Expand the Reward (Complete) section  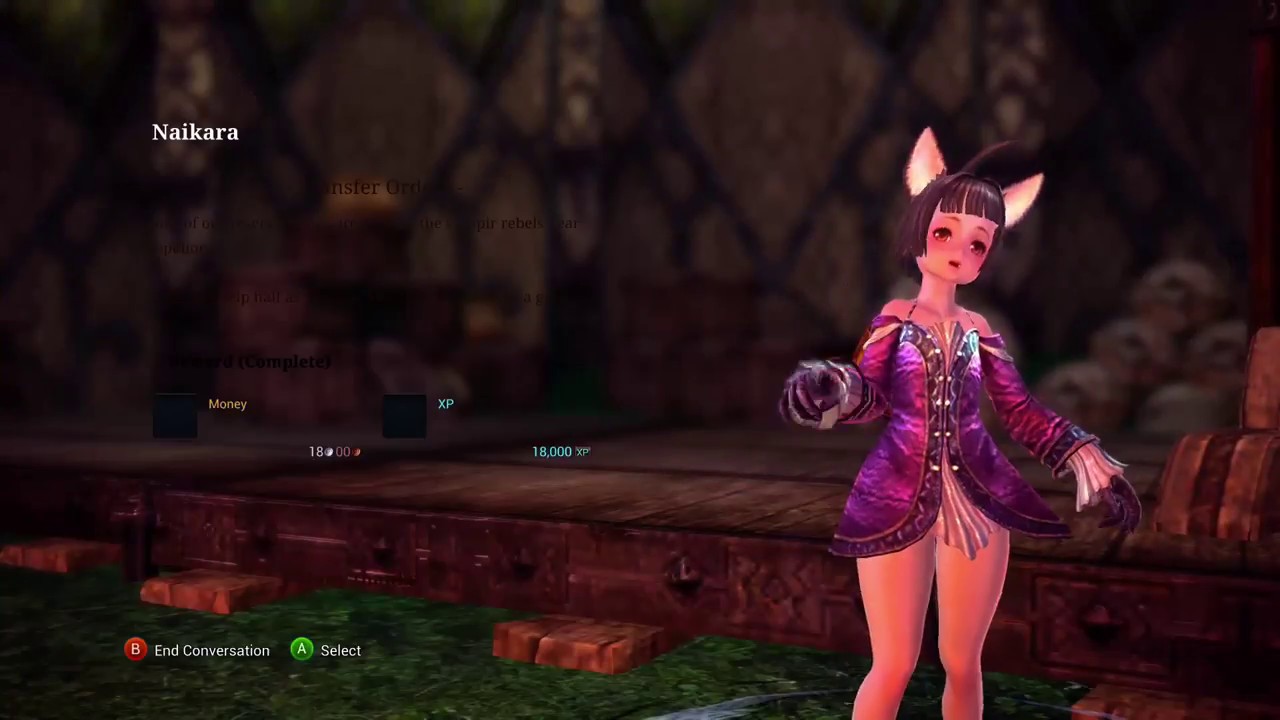249,361
